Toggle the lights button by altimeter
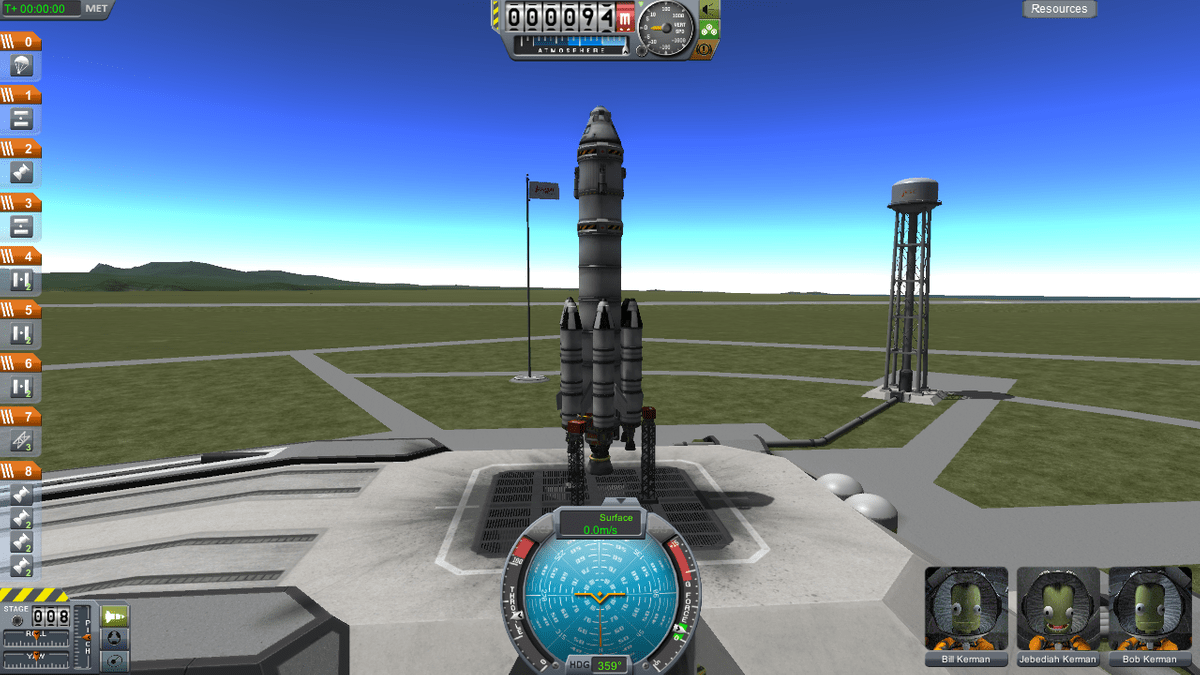This screenshot has height=675, width=1200. coord(709,9)
